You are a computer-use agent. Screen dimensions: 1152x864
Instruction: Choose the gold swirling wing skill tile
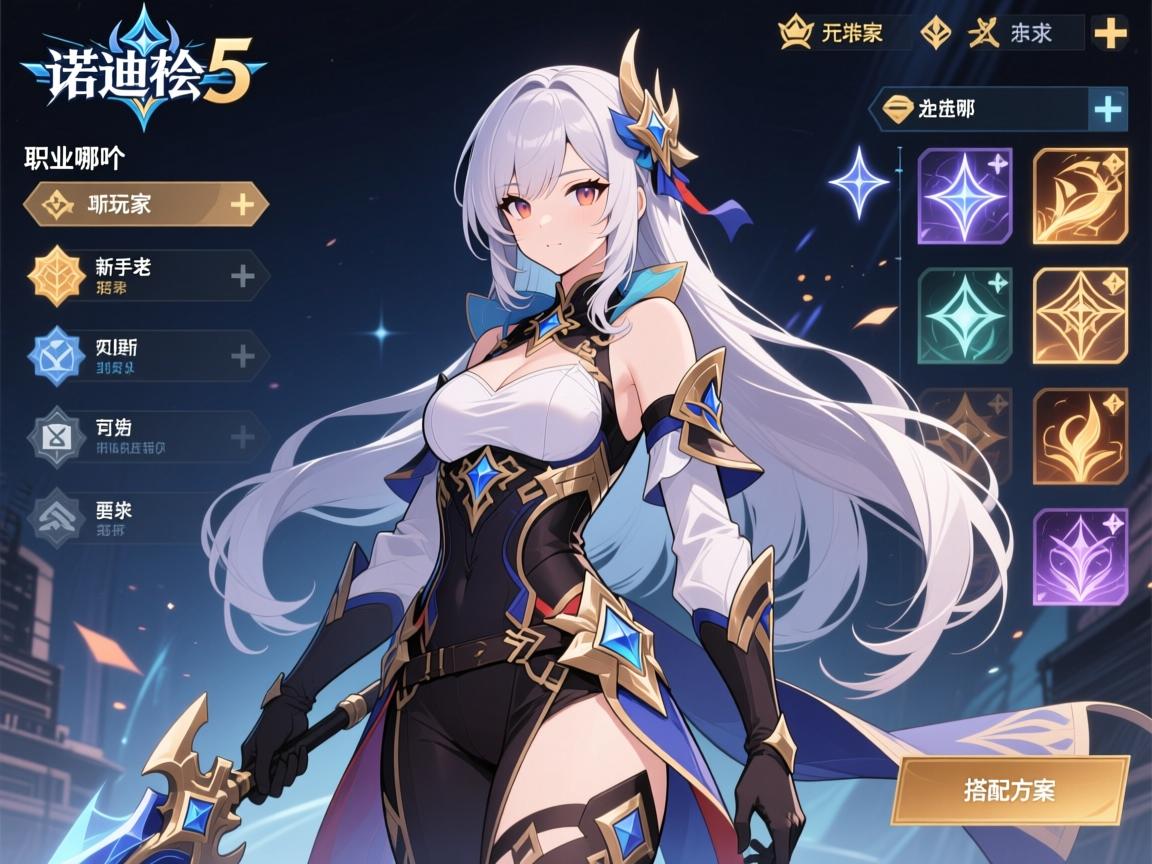point(1080,196)
